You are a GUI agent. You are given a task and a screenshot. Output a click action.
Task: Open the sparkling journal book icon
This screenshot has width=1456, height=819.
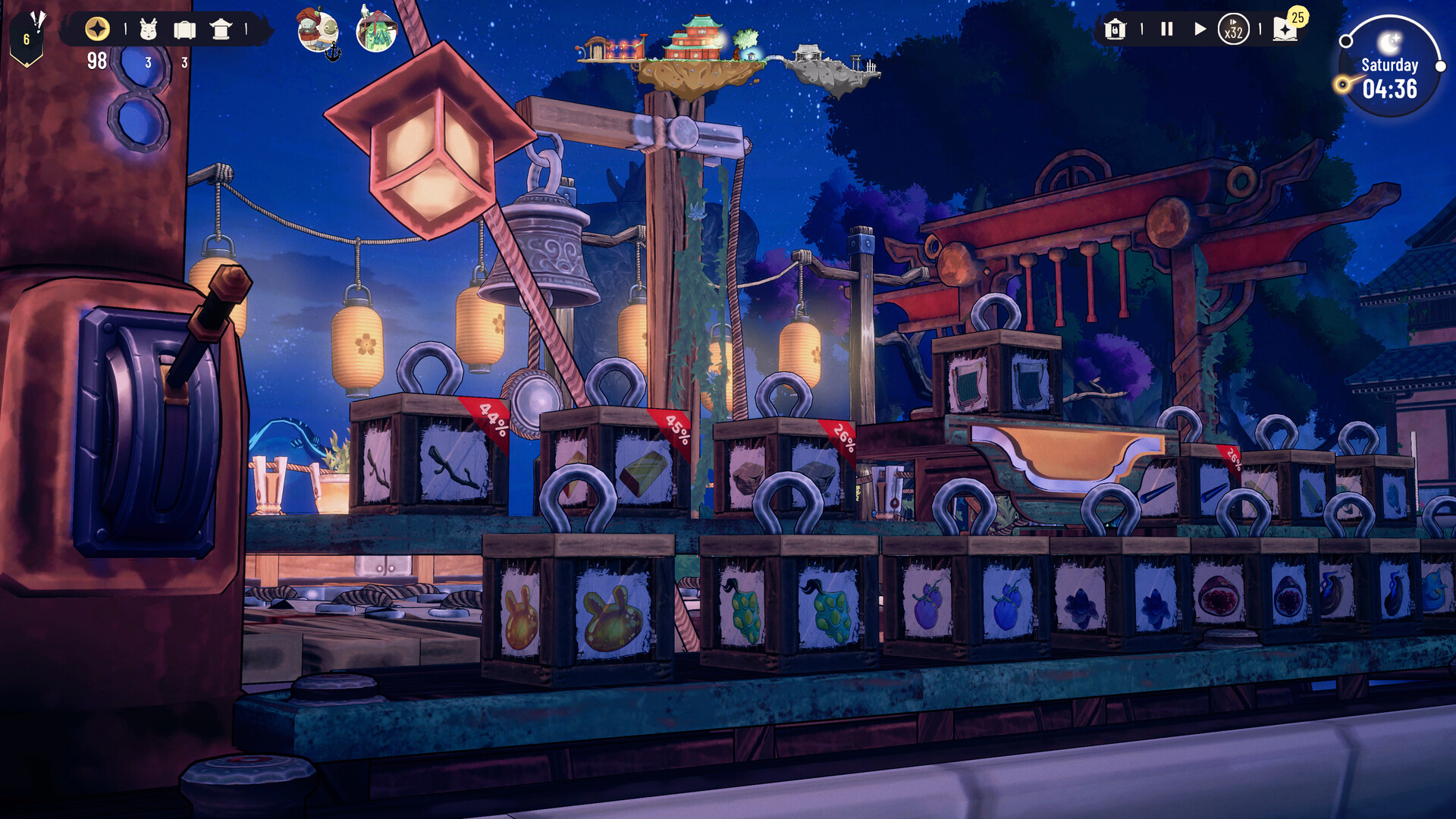click(1285, 32)
